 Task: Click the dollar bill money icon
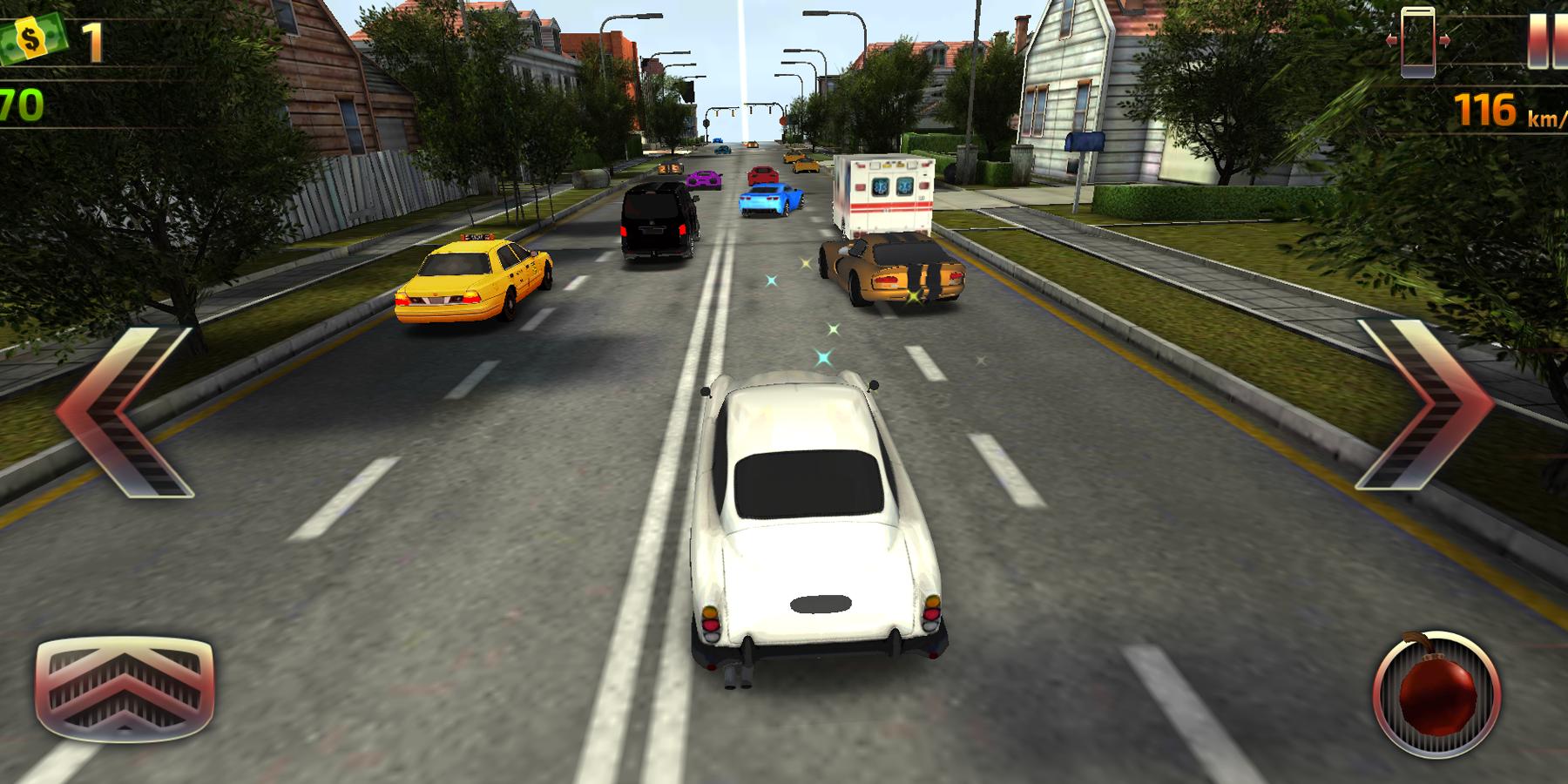pyautogui.click(x=30, y=37)
